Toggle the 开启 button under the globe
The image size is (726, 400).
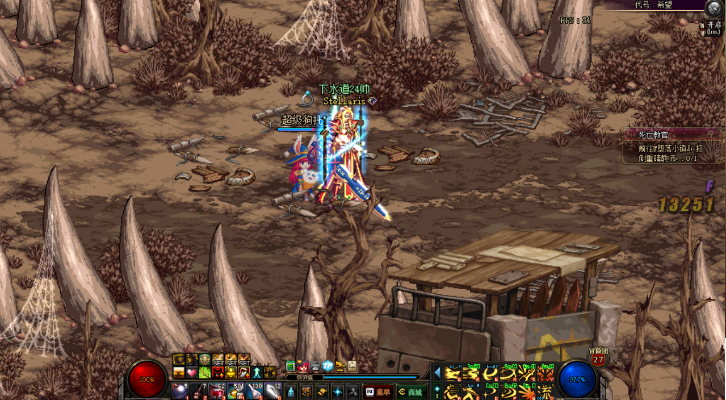(x=713, y=29)
